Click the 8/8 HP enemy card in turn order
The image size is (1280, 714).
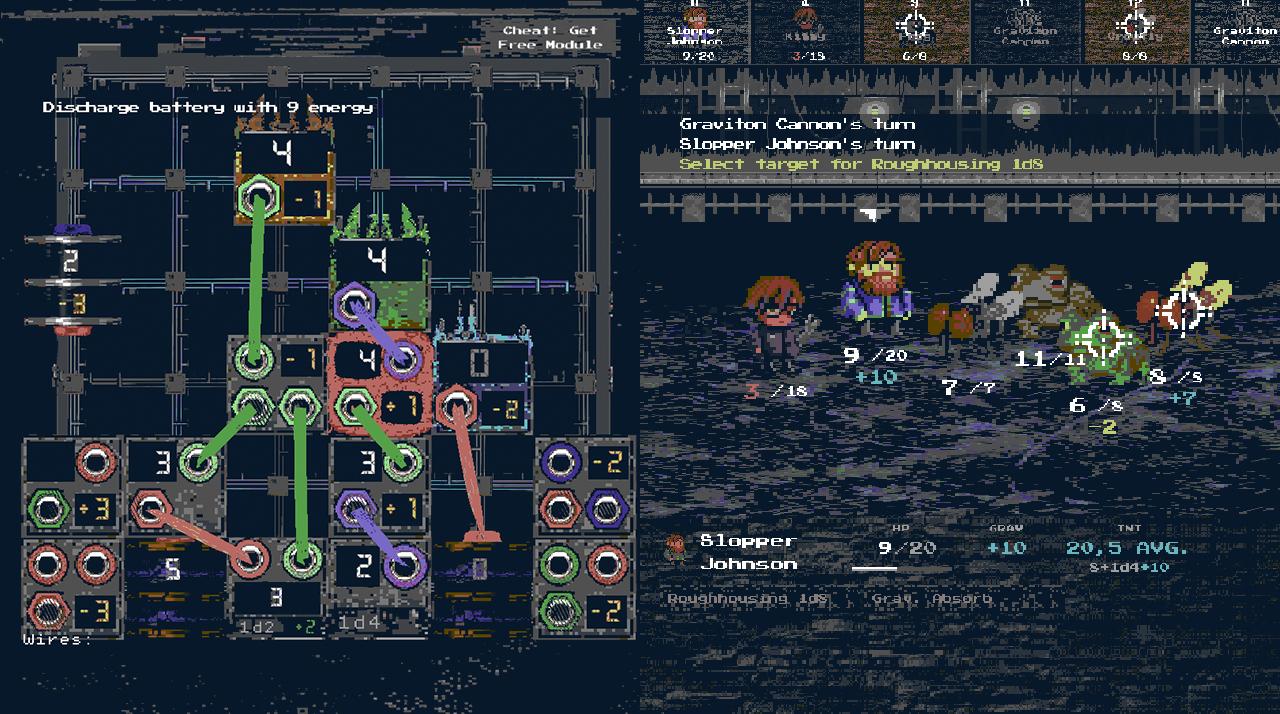1136,30
